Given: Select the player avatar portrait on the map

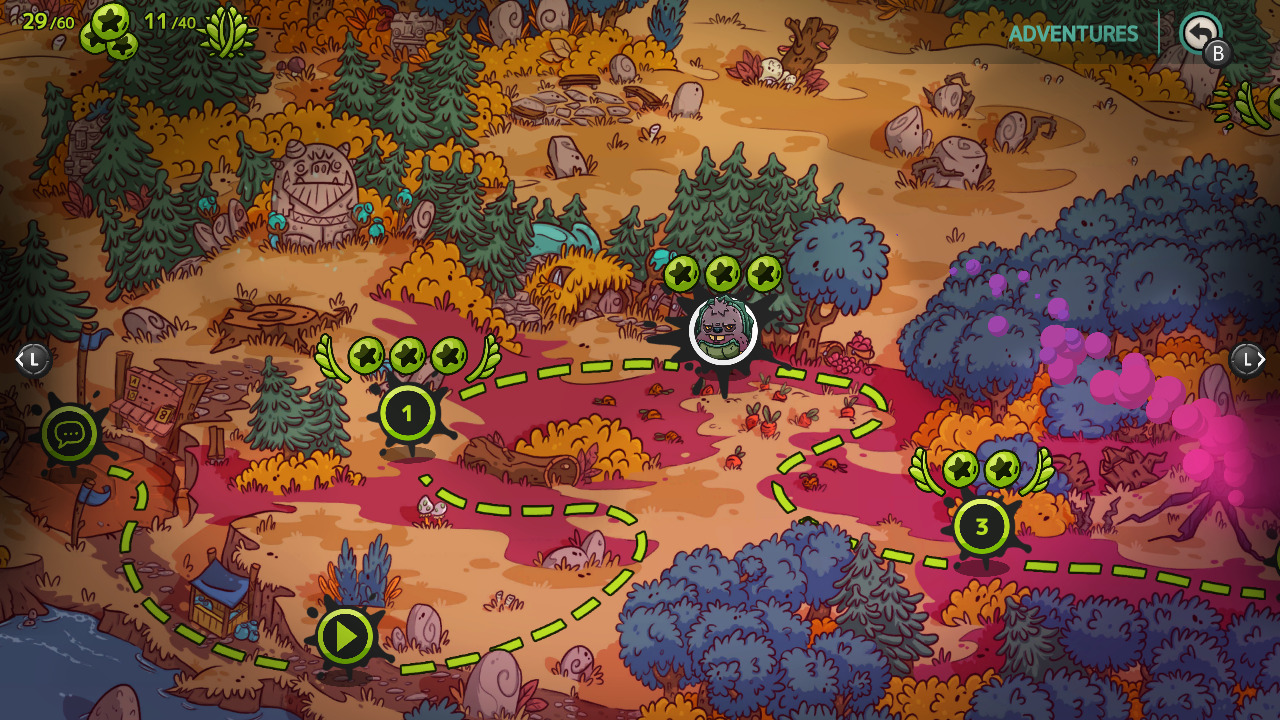Looking at the screenshot, I should [722, 331].
